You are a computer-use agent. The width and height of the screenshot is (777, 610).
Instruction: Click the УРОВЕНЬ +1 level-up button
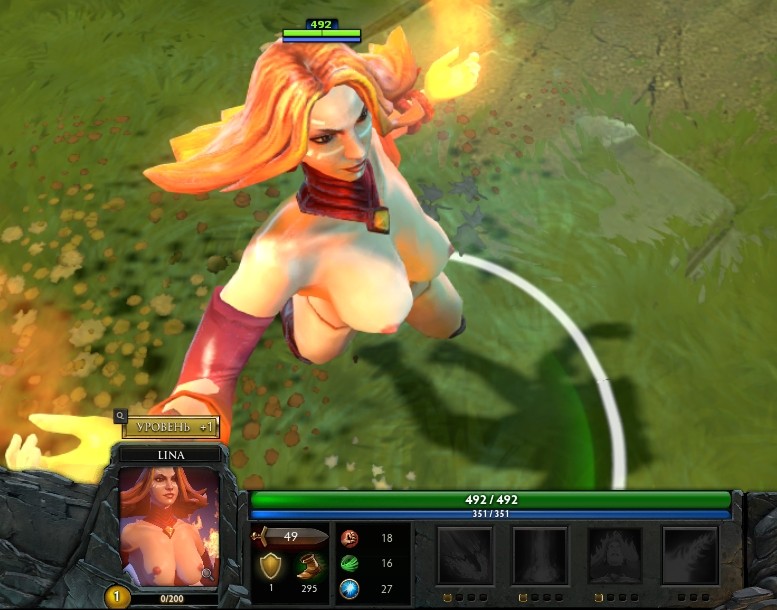pos(171,428)
